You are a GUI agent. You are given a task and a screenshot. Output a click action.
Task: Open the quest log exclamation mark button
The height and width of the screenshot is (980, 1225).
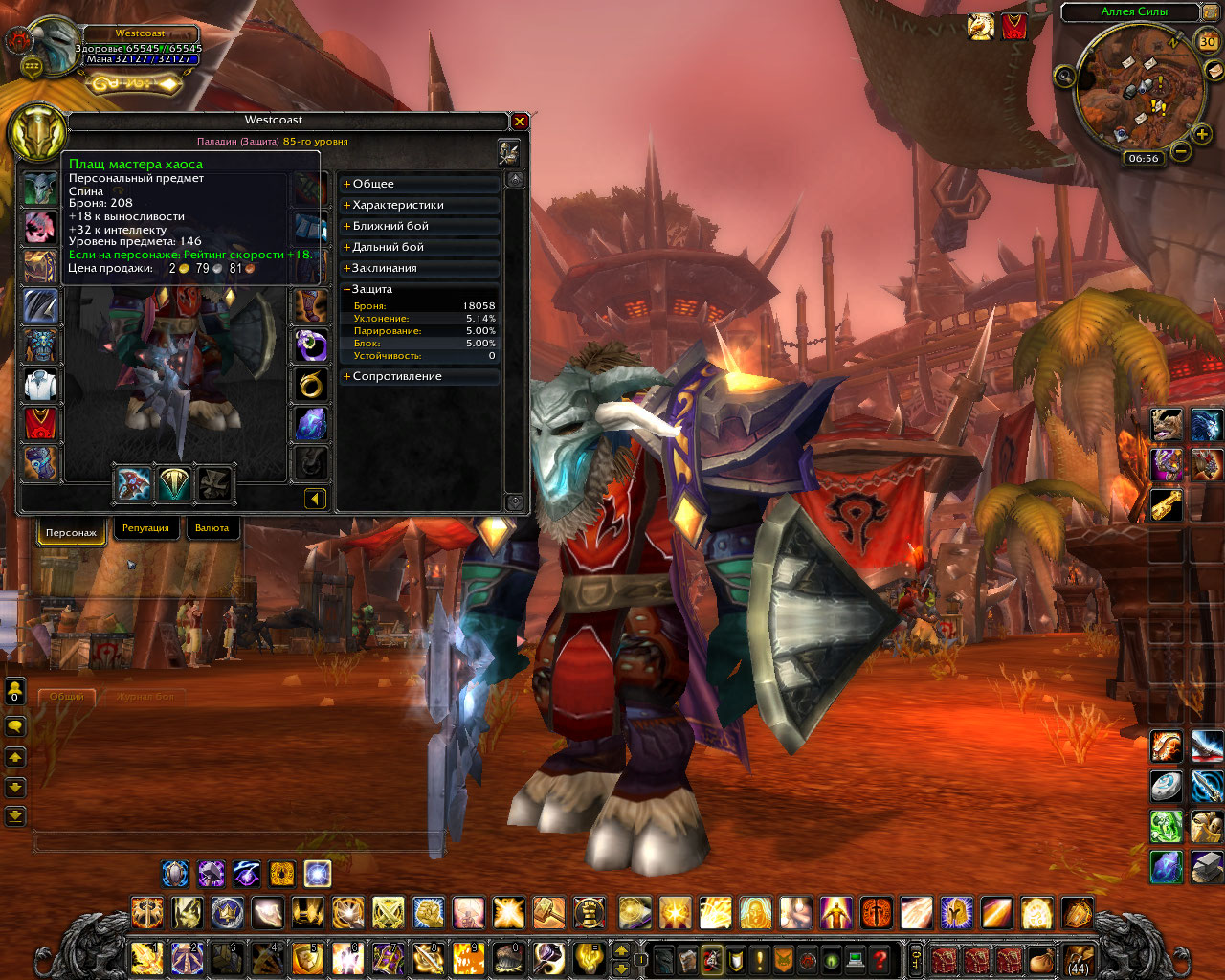tap(759, 959)
